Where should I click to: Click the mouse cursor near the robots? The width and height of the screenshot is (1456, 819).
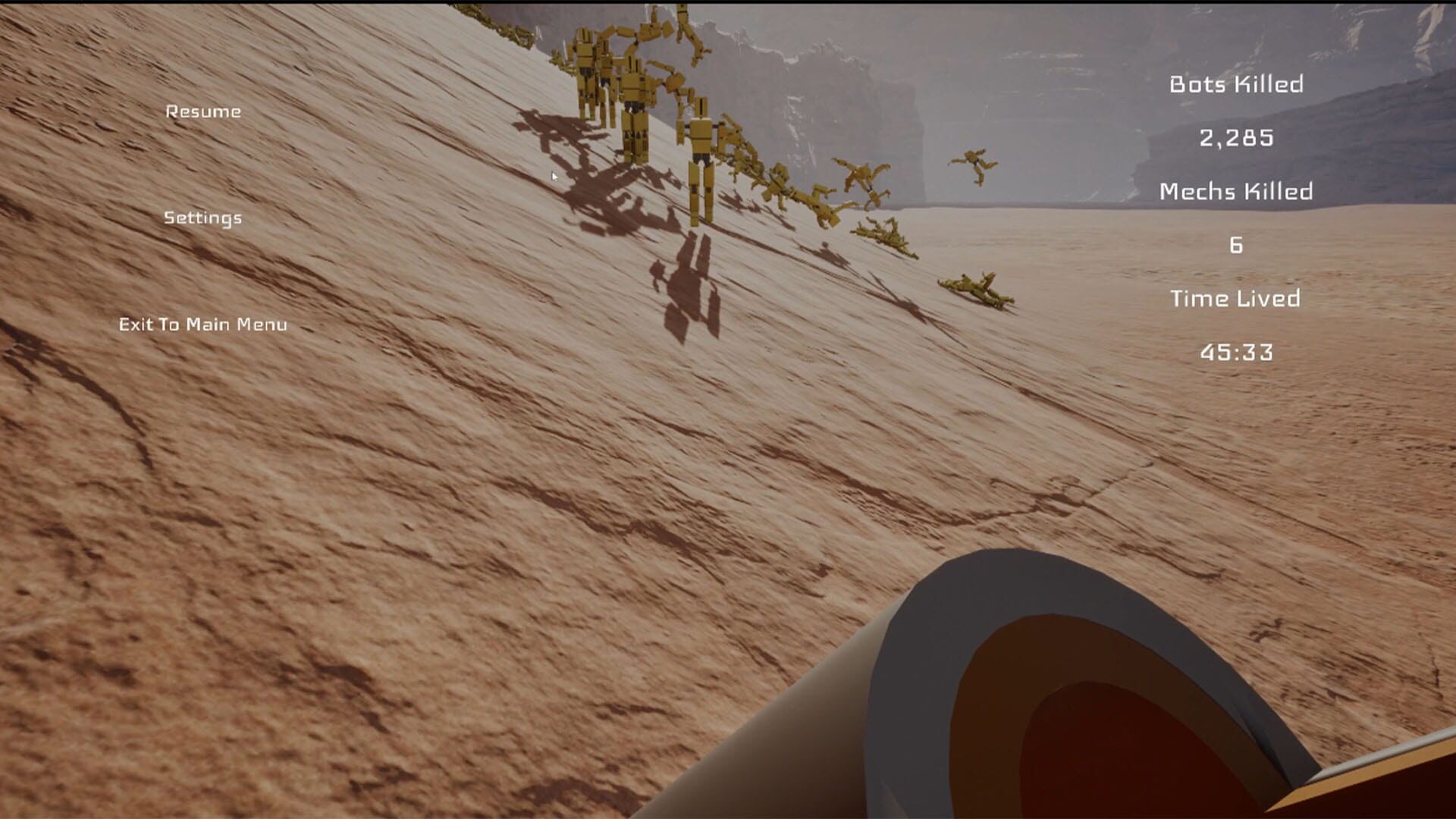554,175
